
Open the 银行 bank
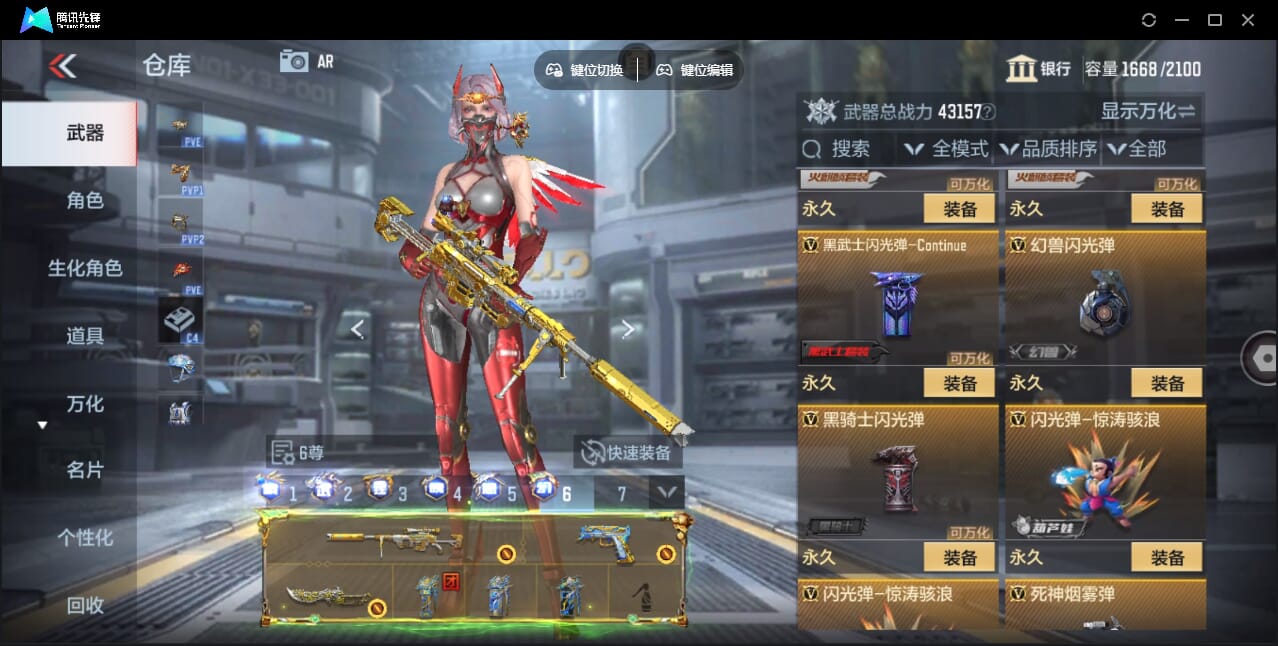pos(1039,69)
